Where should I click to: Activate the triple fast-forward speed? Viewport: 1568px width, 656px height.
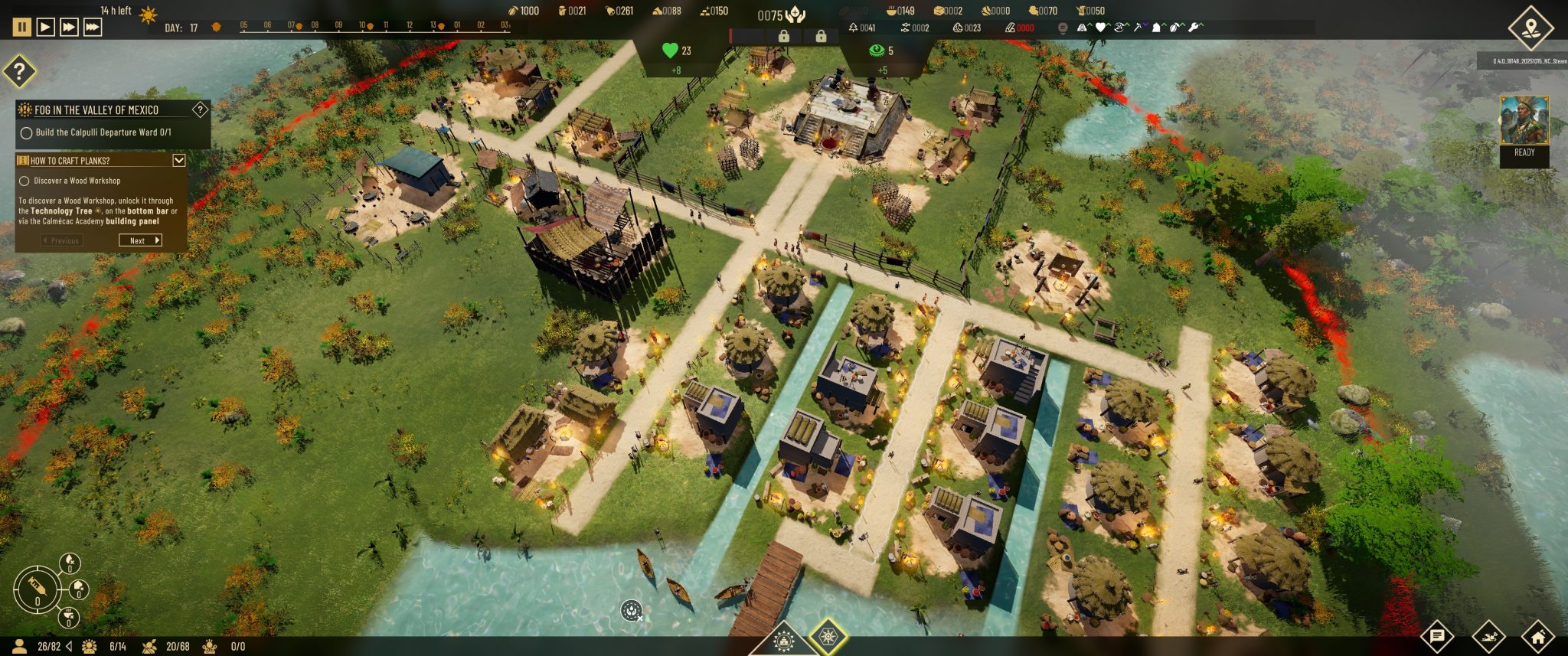coord(93,27)
